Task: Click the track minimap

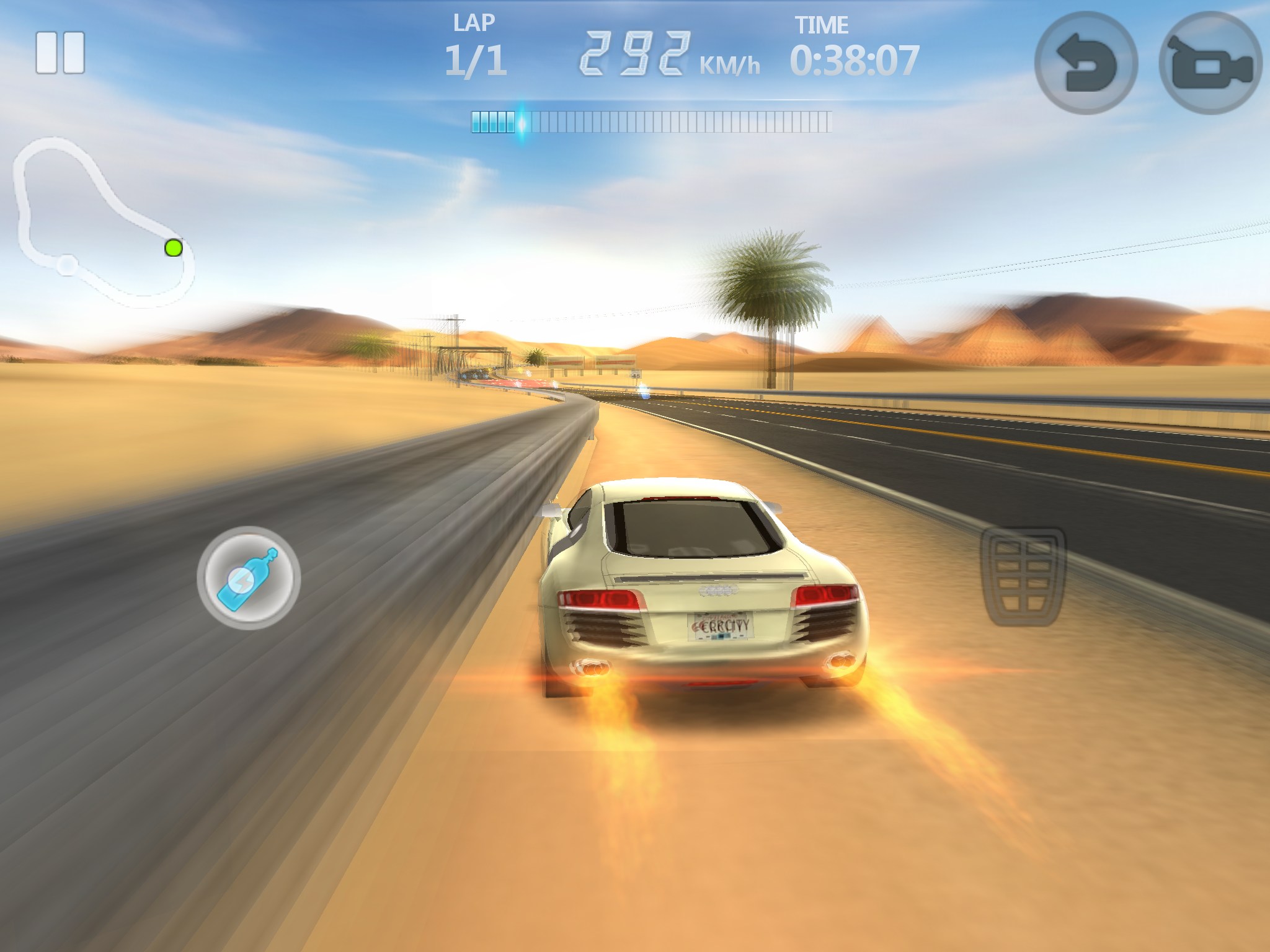Action: (102, 222)
